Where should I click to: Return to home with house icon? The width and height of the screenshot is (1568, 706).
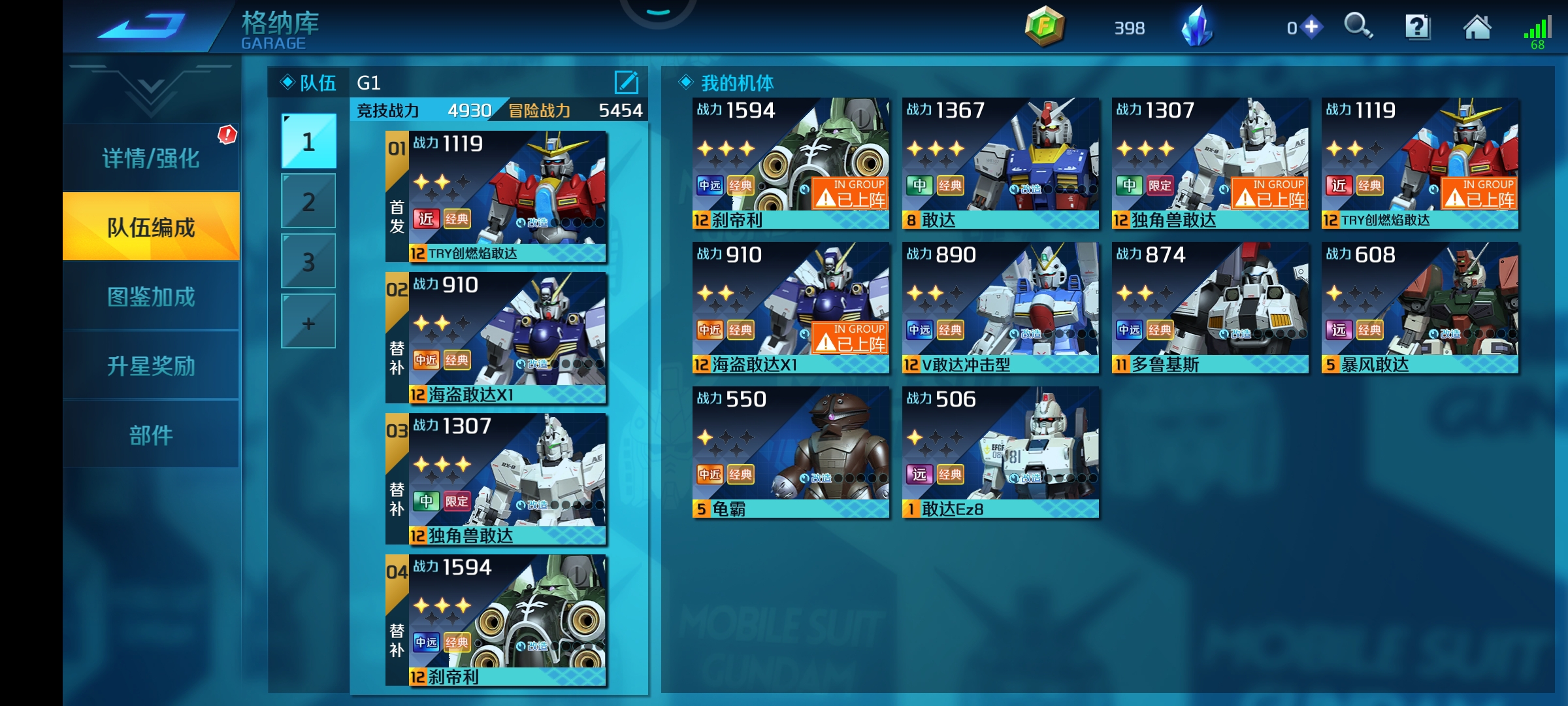[x=1477, y=27]
